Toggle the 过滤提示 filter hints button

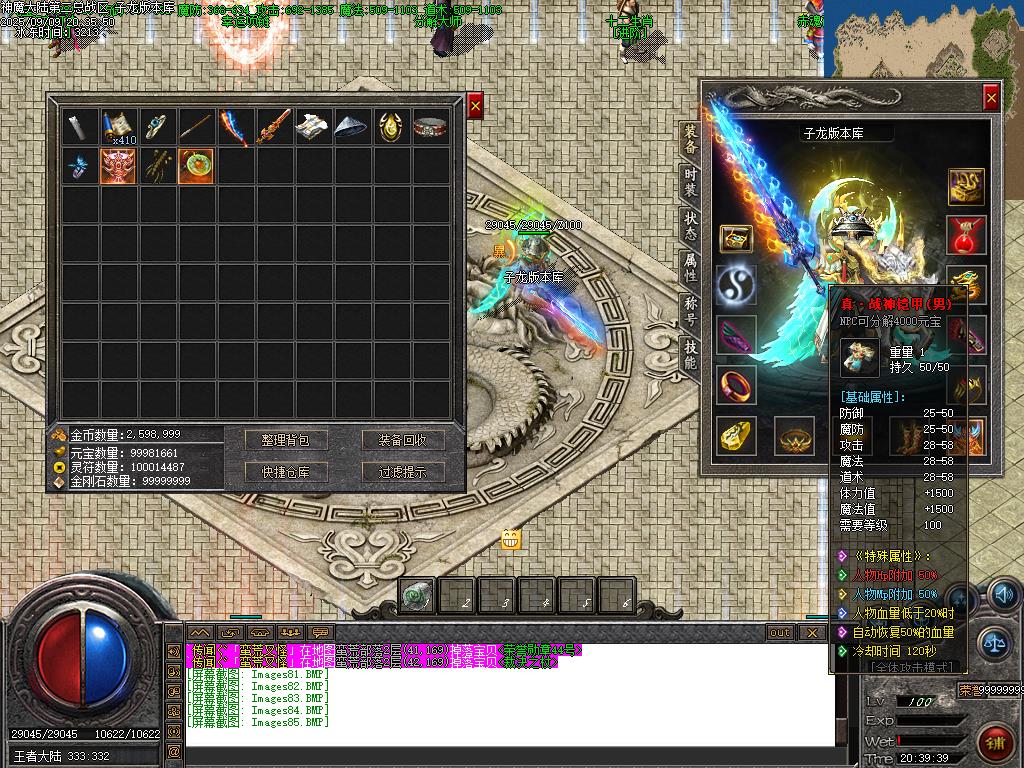(402, 472)
